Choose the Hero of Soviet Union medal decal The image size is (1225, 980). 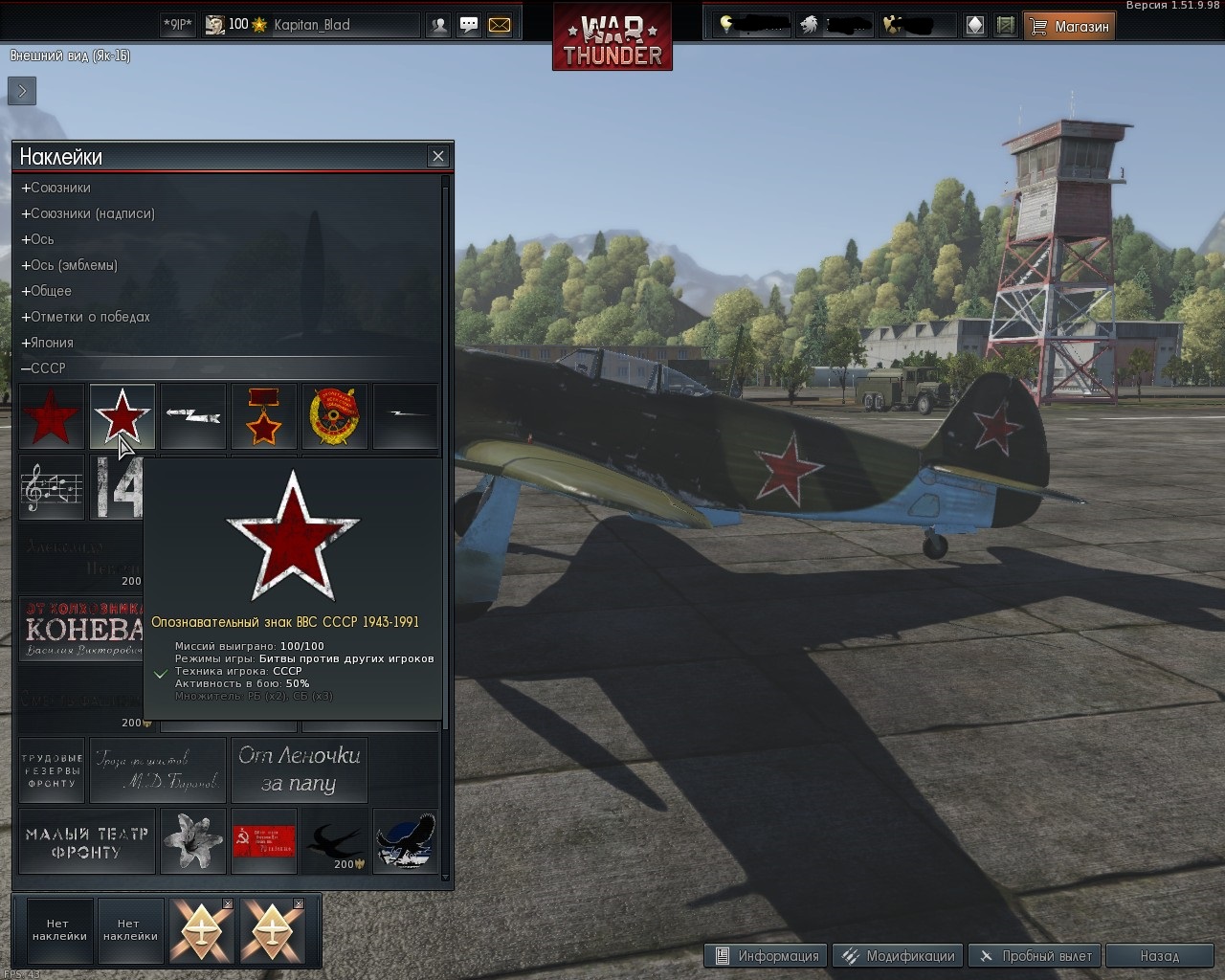coord(263,416)
